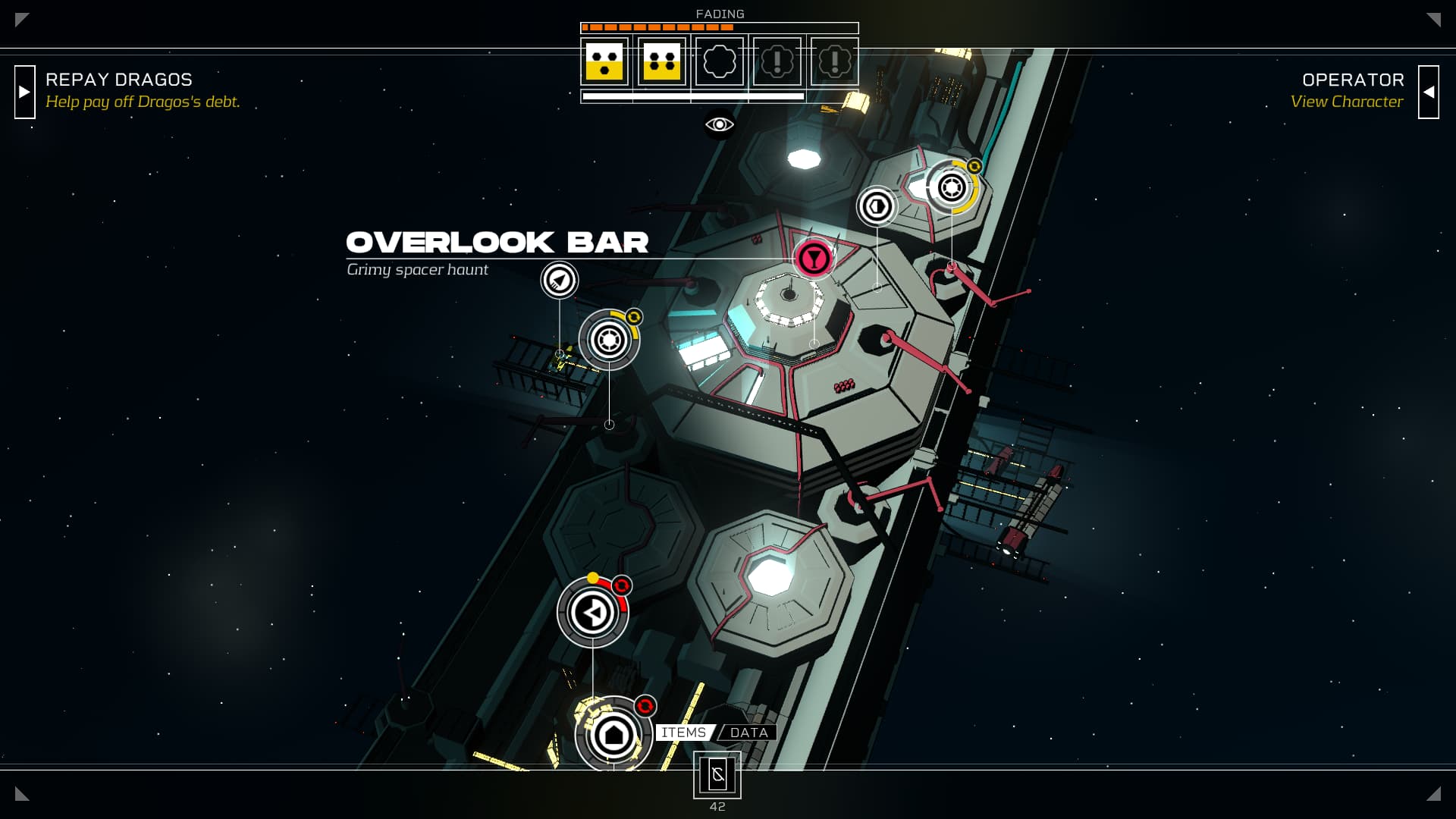Screen dimensions: 1456x819
Task: Select the Overlook Bar red location marker
Action: pos(813,259)
